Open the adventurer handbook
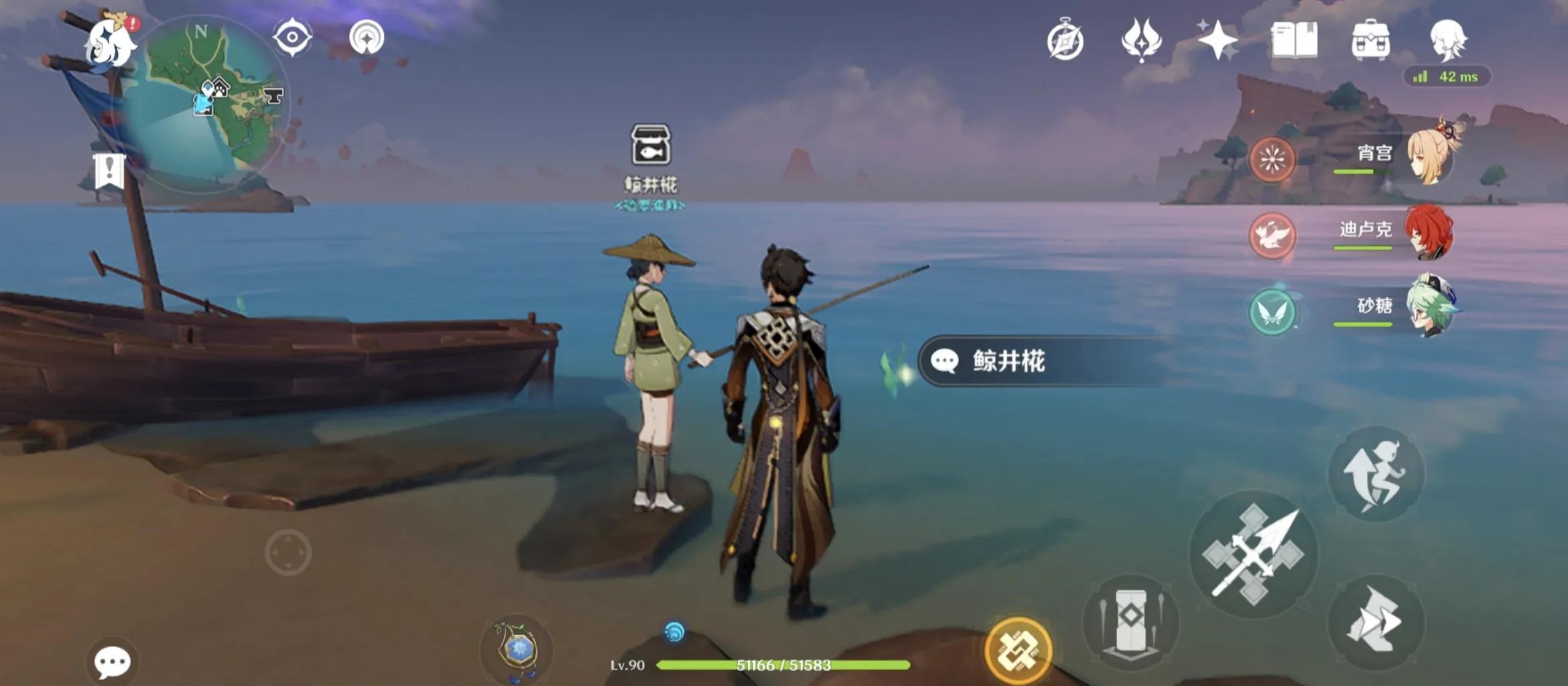The image size is (1568, 686). [x=1294, y=40]
